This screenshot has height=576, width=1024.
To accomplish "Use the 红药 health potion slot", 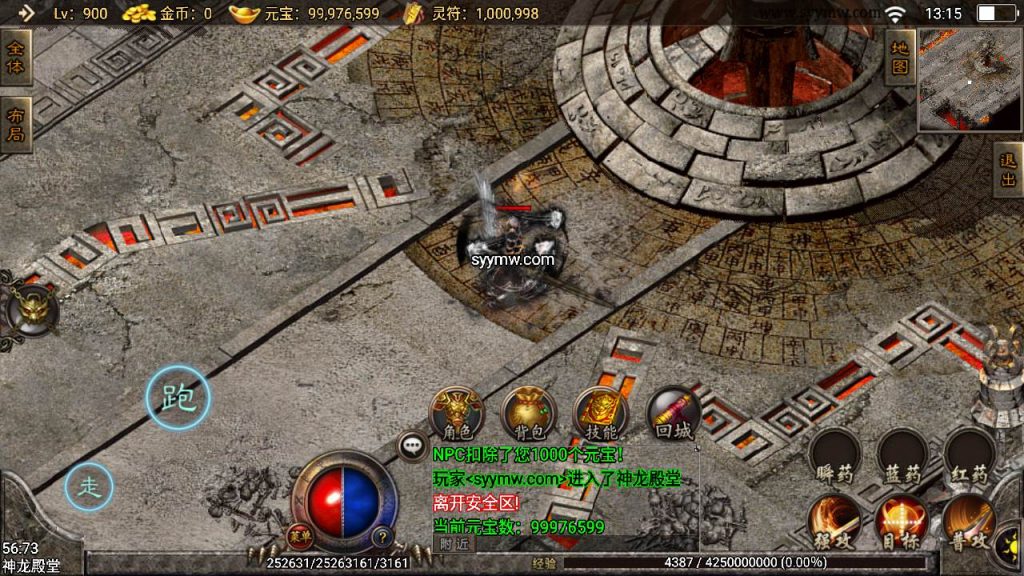I will click(968, 455).
